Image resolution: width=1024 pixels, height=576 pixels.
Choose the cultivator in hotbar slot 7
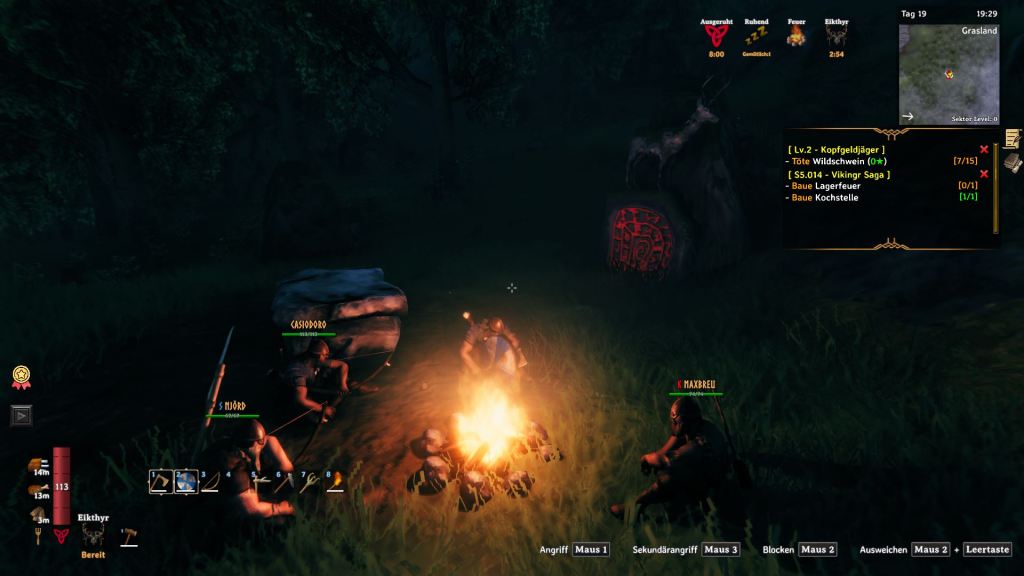pos(311,482)
